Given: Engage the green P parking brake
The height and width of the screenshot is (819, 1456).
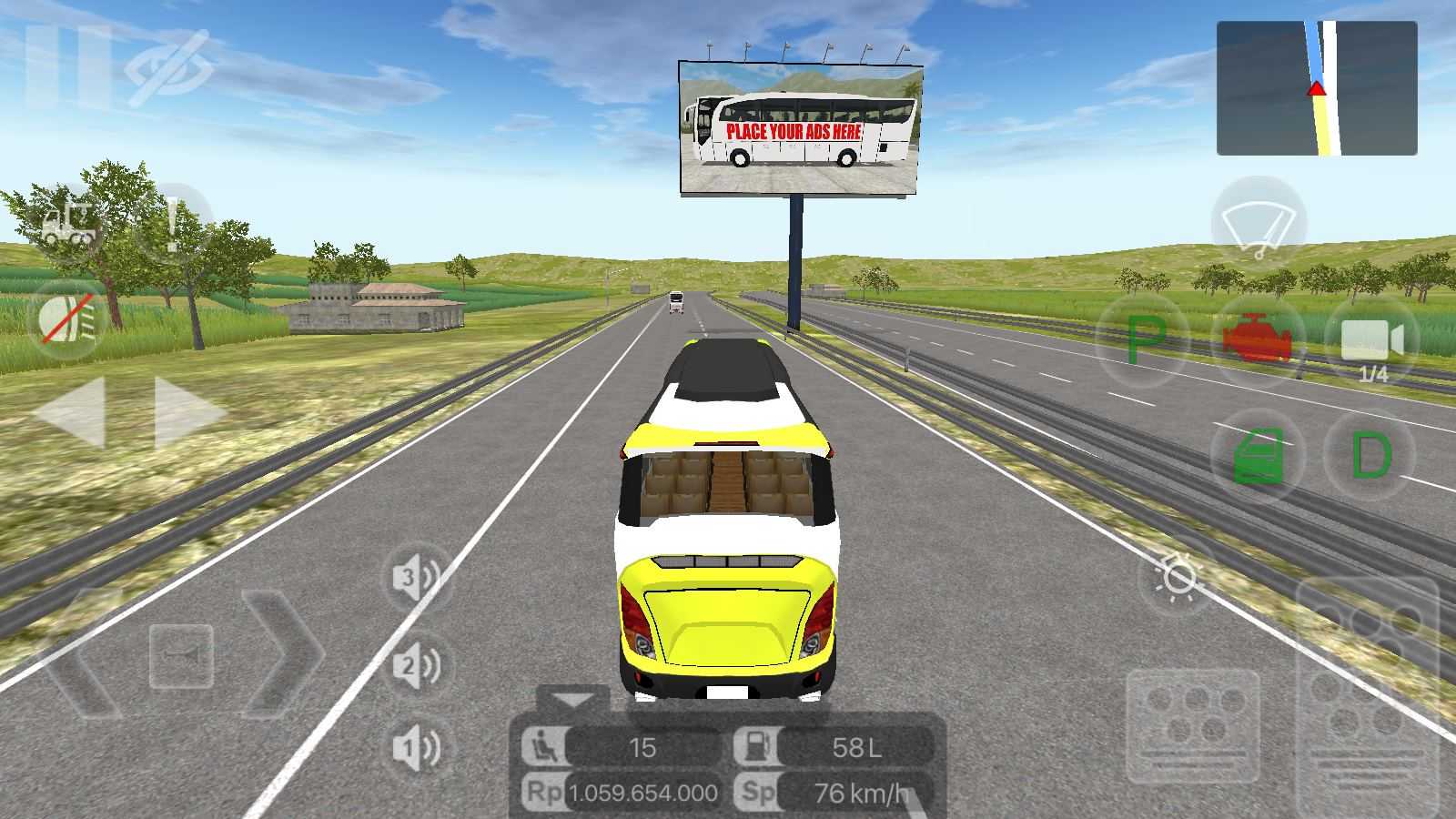Looking at the screenshot, I should pos(1144,340).
